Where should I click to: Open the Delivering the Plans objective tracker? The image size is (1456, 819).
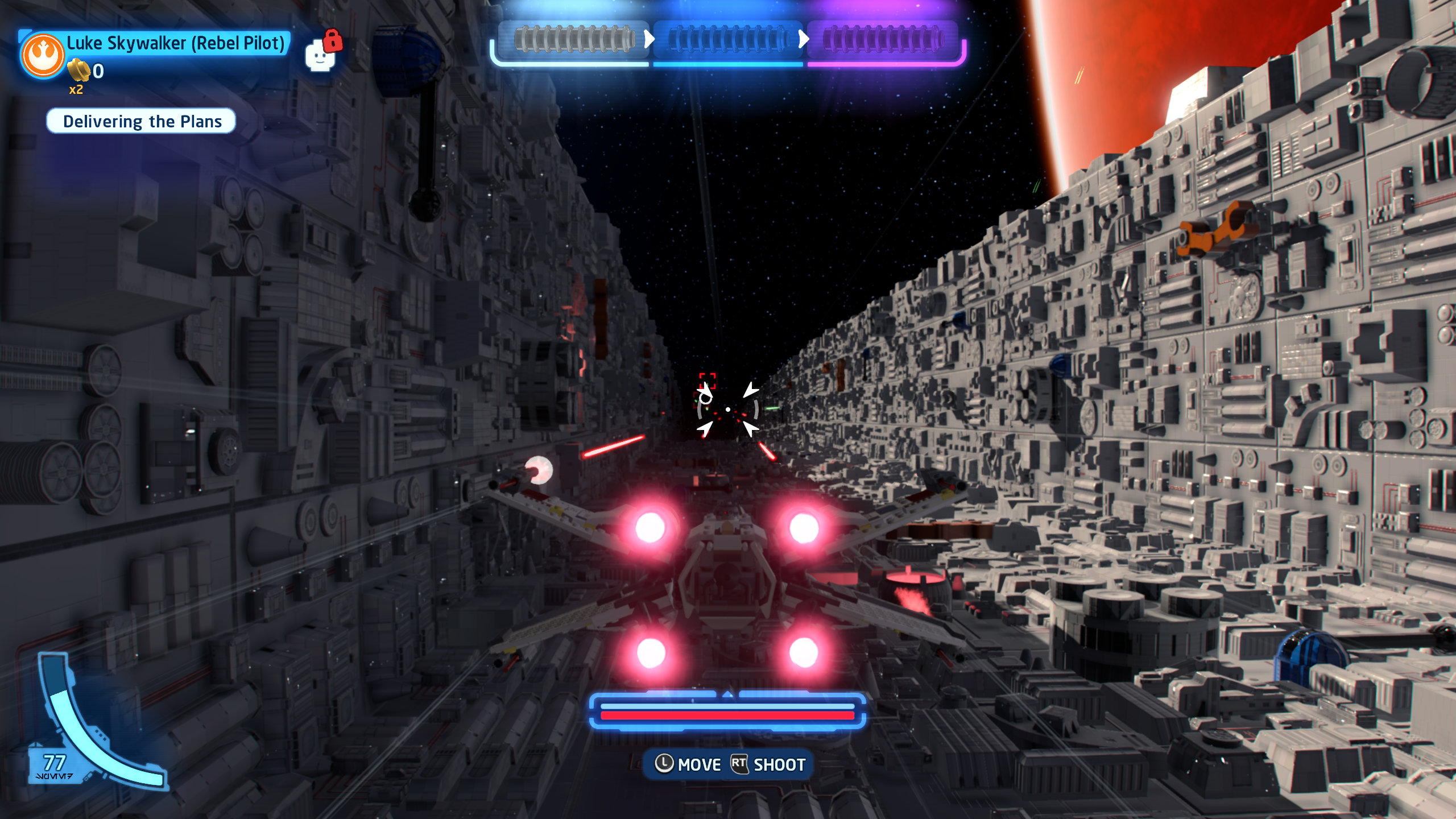142,121
